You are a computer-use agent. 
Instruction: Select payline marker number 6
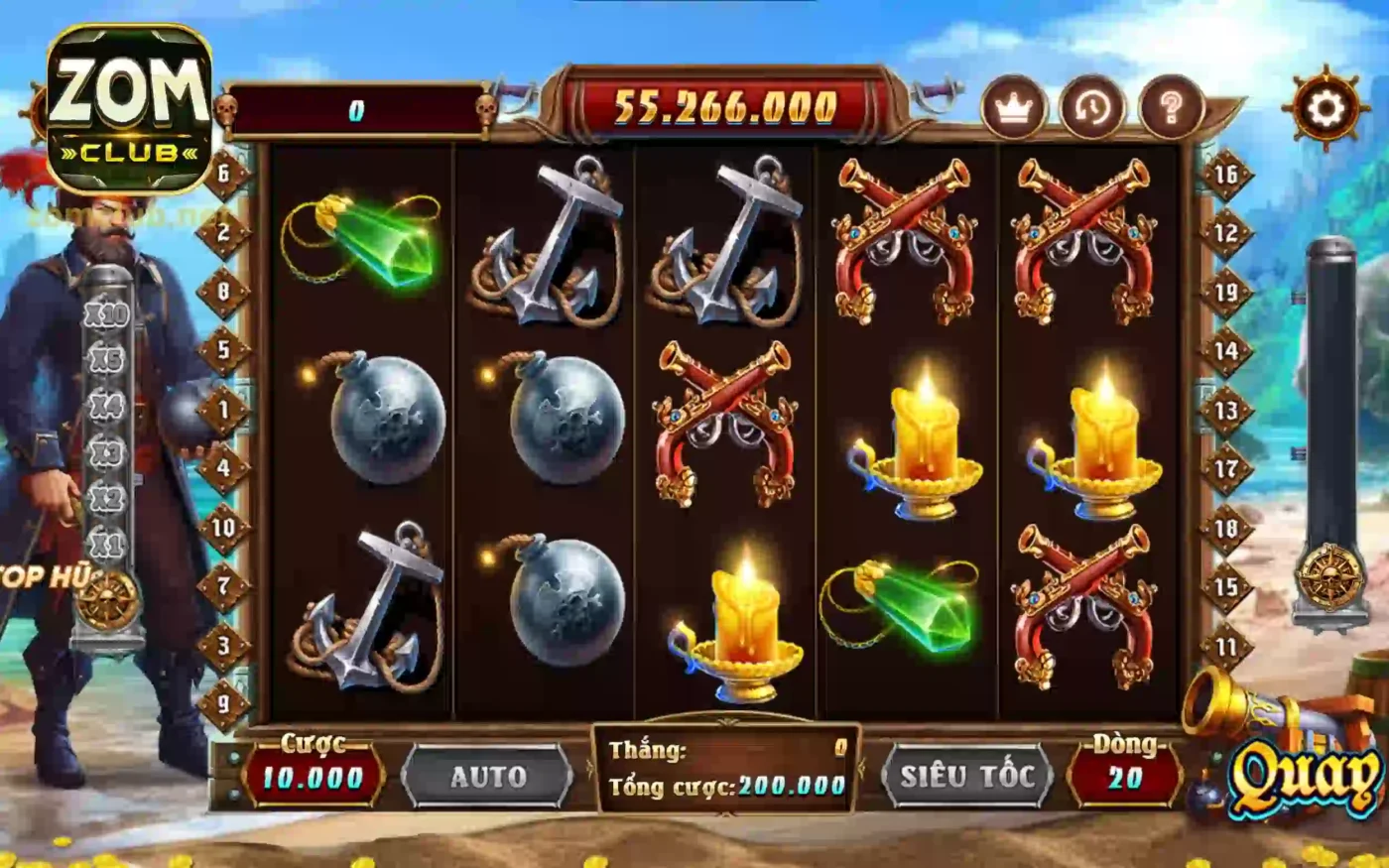[224, 174]
